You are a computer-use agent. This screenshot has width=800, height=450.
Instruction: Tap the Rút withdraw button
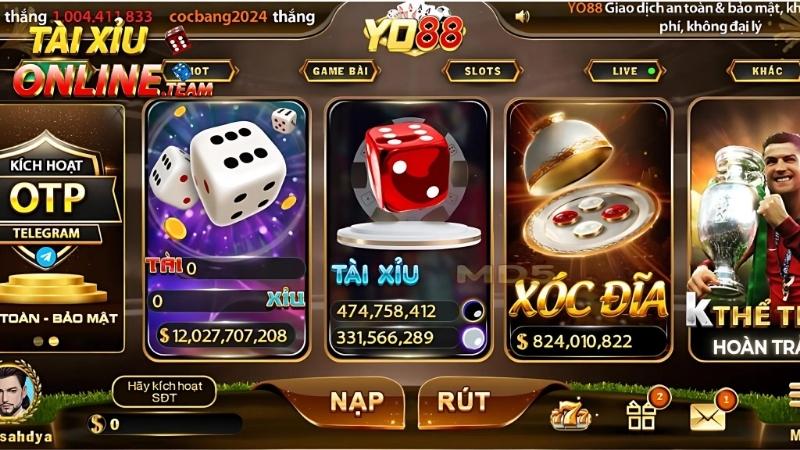pyautogui.click(x=463, y=401)
